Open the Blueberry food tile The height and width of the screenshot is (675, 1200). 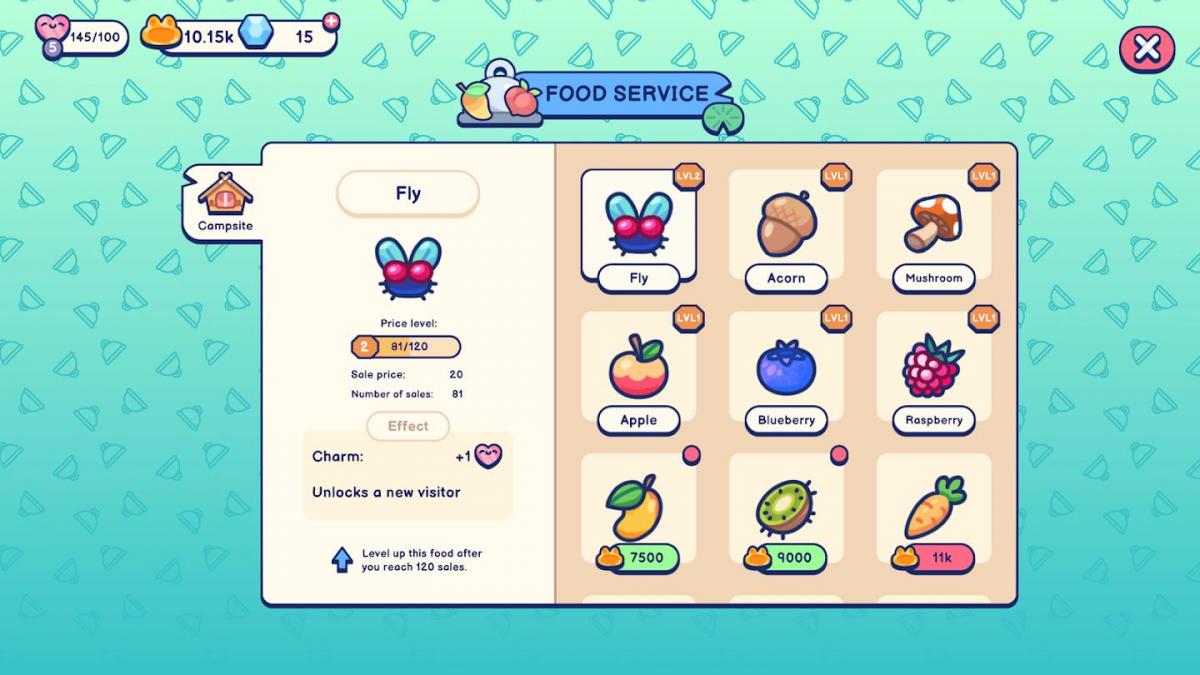(x=786, y=370)
